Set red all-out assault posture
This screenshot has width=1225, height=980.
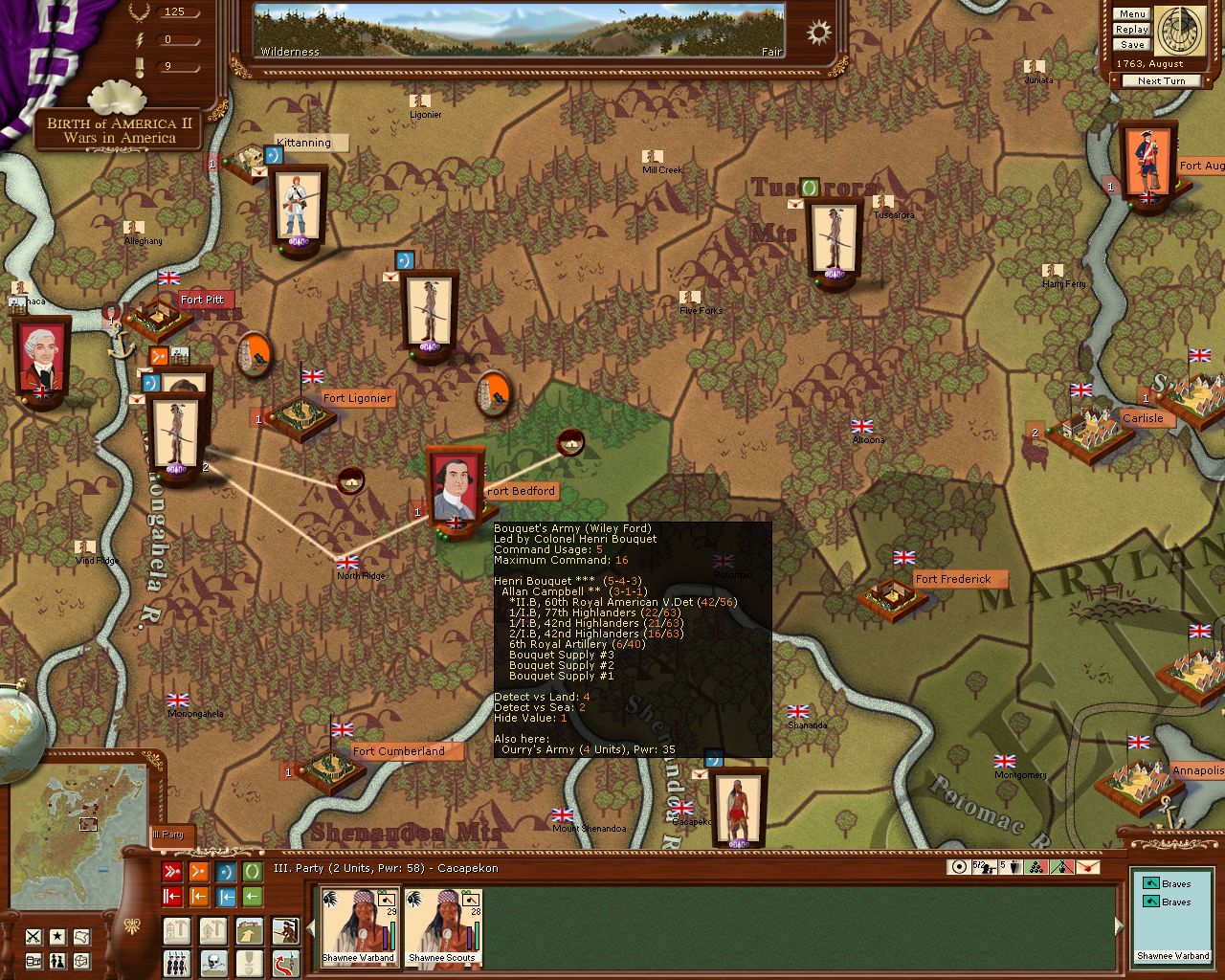click(172, 872)
